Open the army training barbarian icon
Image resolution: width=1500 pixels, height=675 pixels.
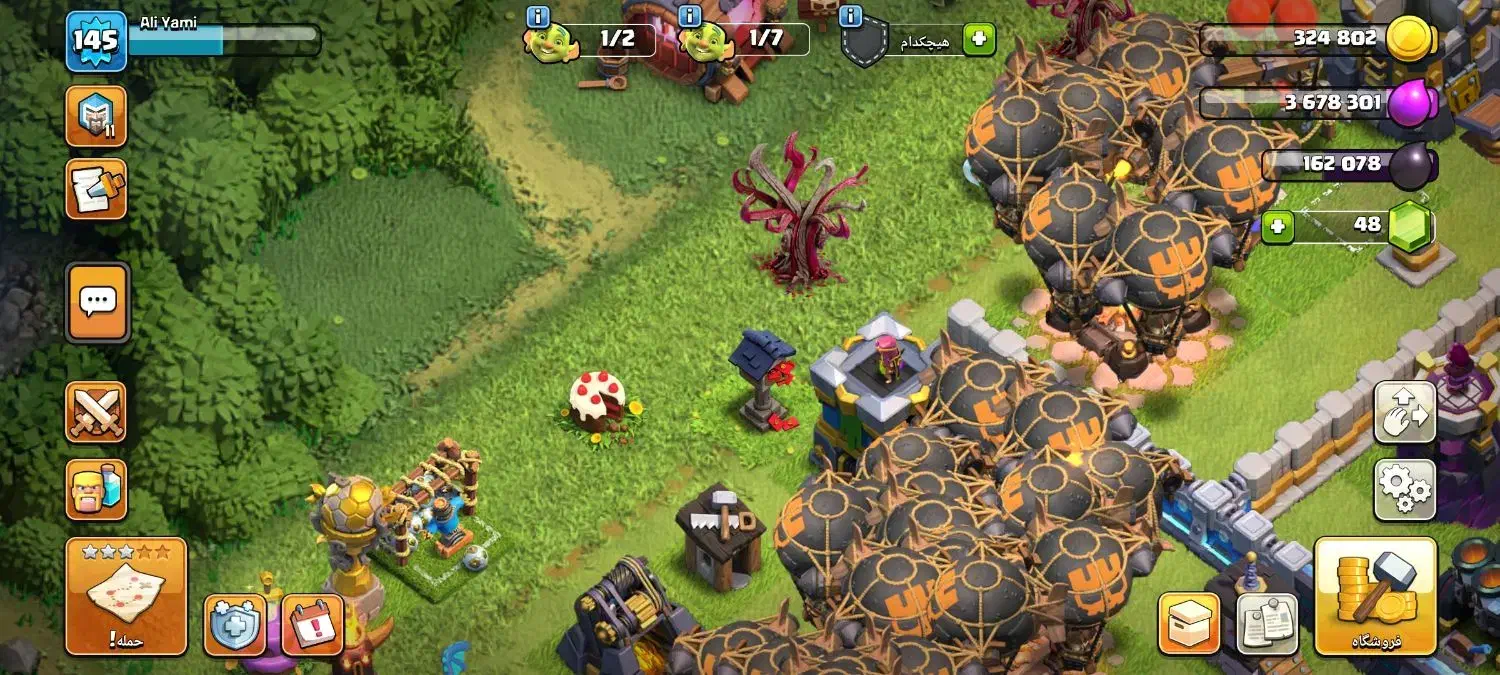[96, 490]
